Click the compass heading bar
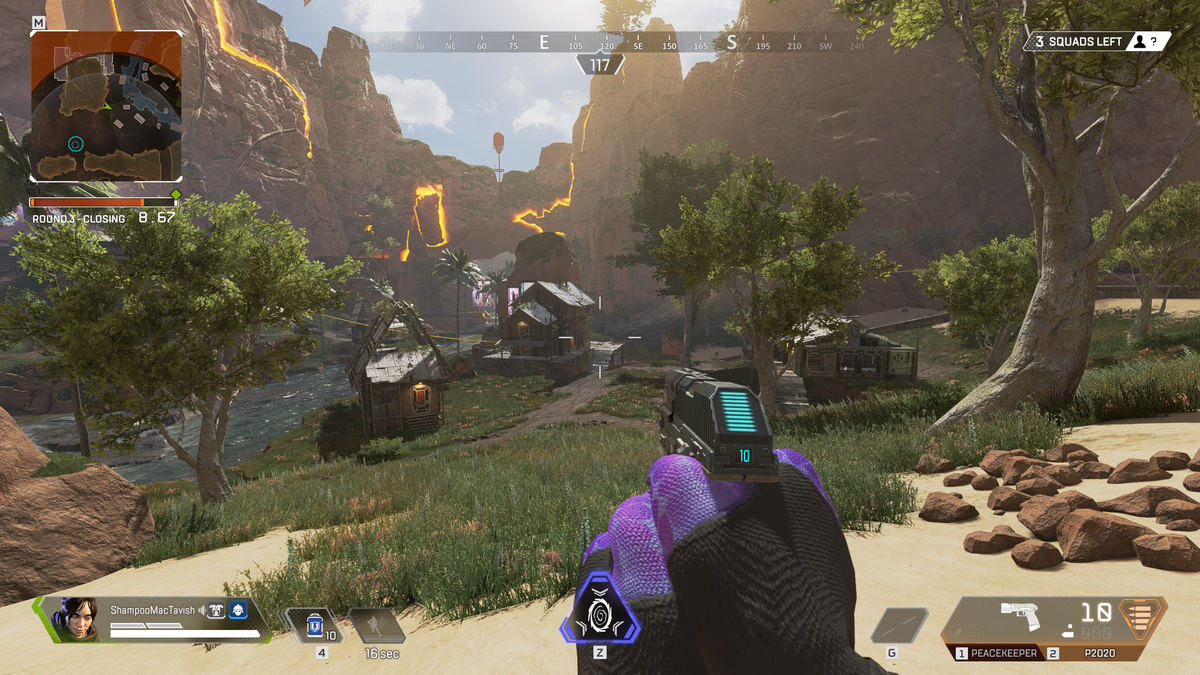 [x=600, y=44]
